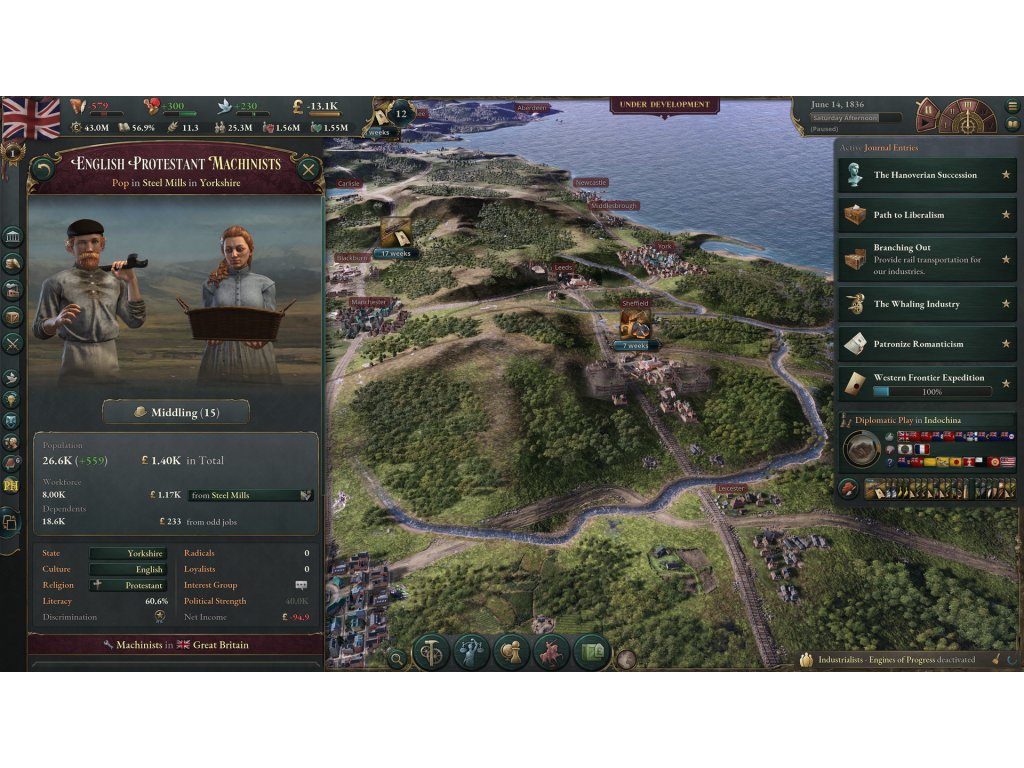
Task: View The Whaling Industry journal entry
Action: (x=926, y=304)
